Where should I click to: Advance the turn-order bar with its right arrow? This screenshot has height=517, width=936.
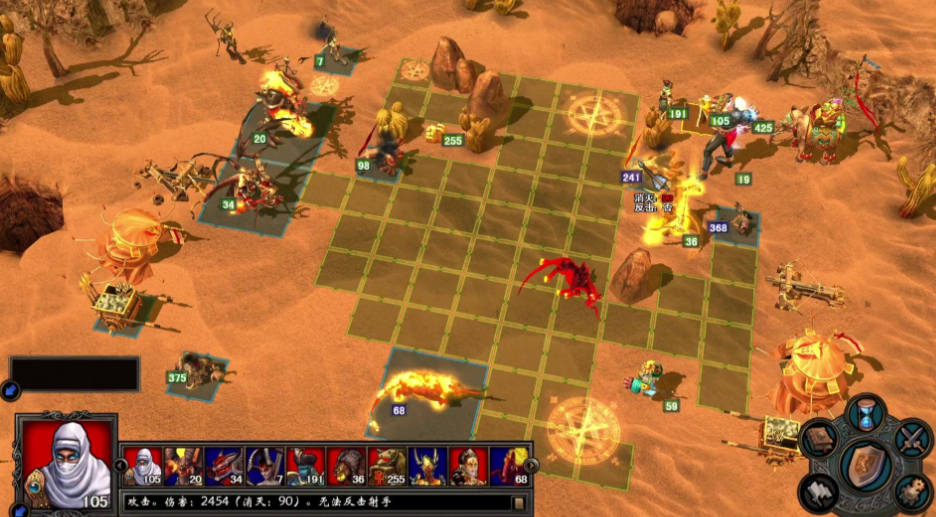click(x=531, y=465)
